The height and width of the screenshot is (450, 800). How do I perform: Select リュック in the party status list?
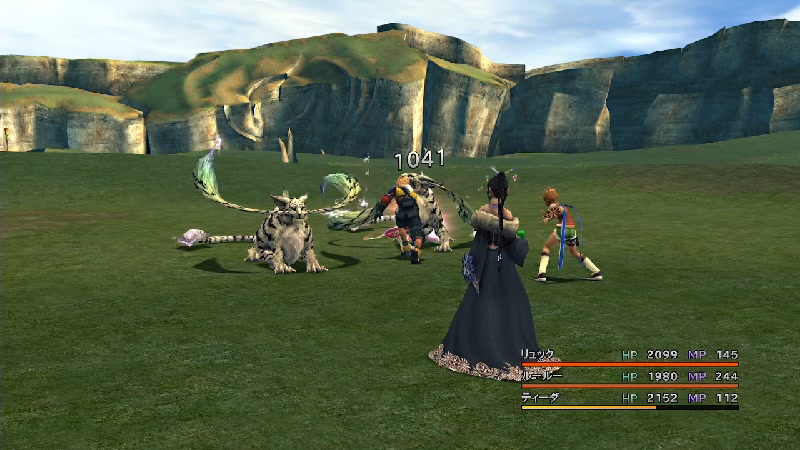coord(538,355)
